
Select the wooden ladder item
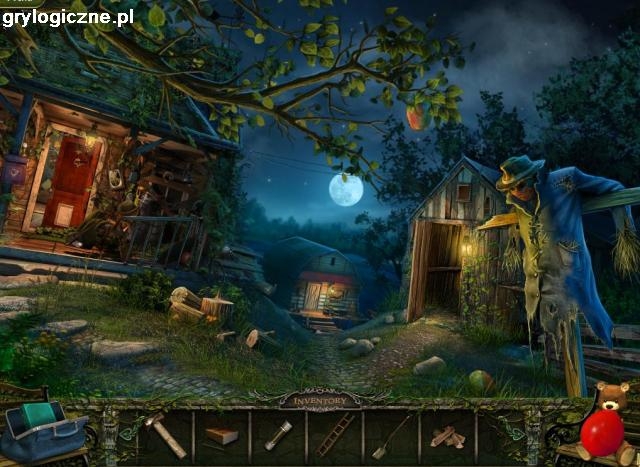(x=335, y=435)
